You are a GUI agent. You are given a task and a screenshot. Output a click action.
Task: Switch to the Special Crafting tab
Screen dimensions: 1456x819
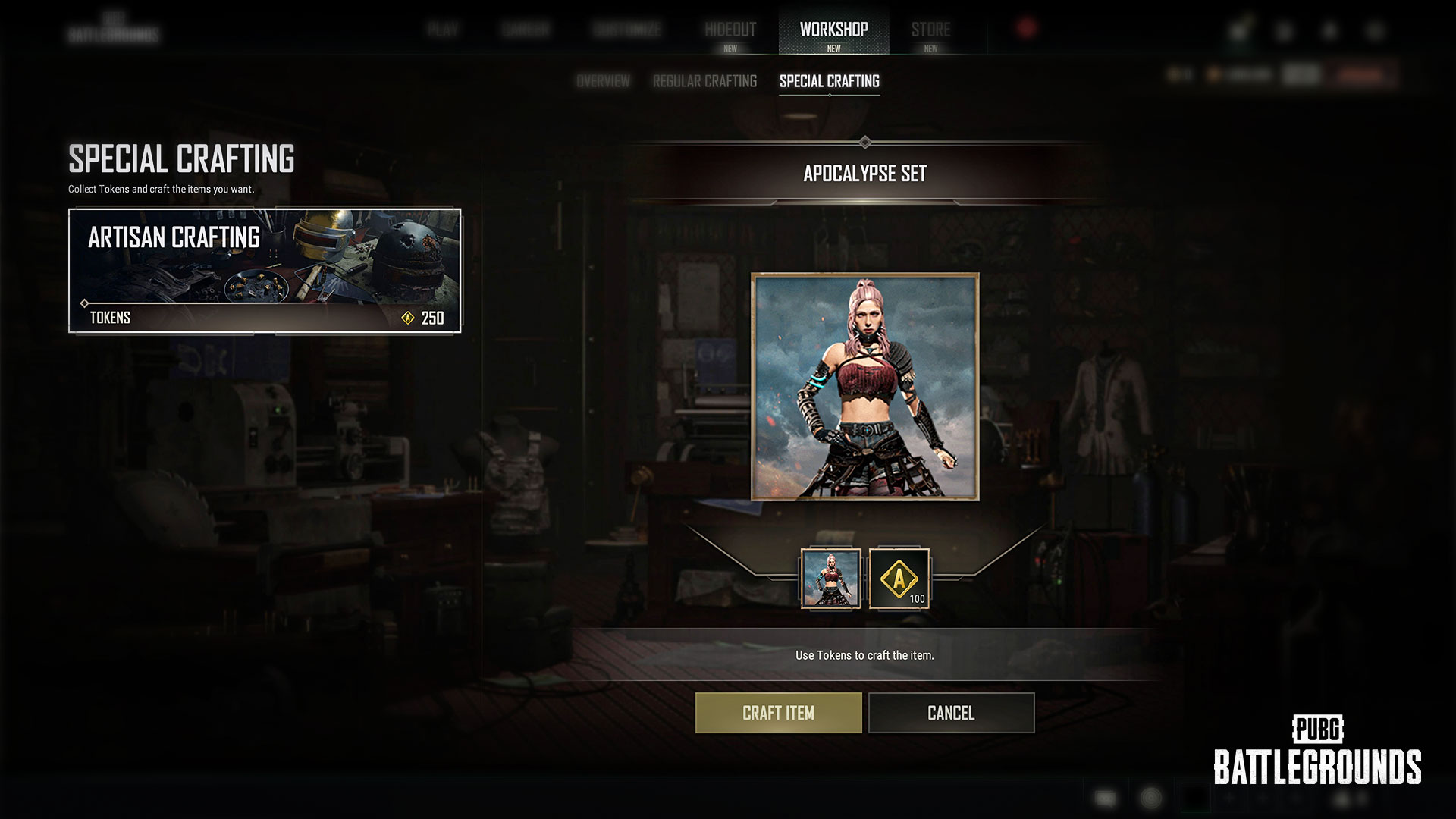click(x=829, y=81)
